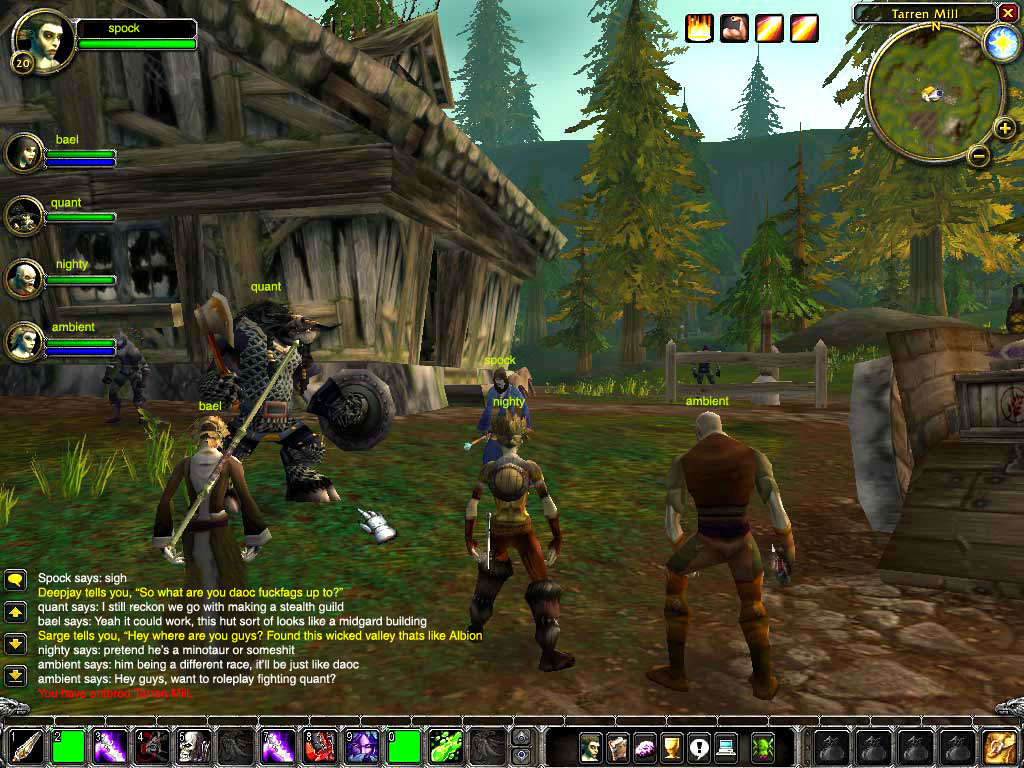The height and width of the screenshot is (768, 1024).
Task: Select the spock player portrait
Action: (45, 42)
